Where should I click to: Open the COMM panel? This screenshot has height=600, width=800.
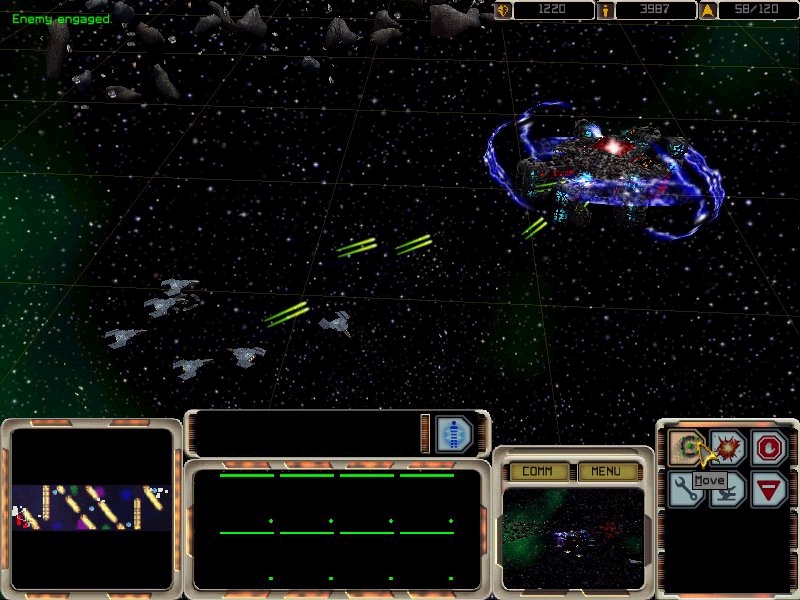click(x=538, y=471)
